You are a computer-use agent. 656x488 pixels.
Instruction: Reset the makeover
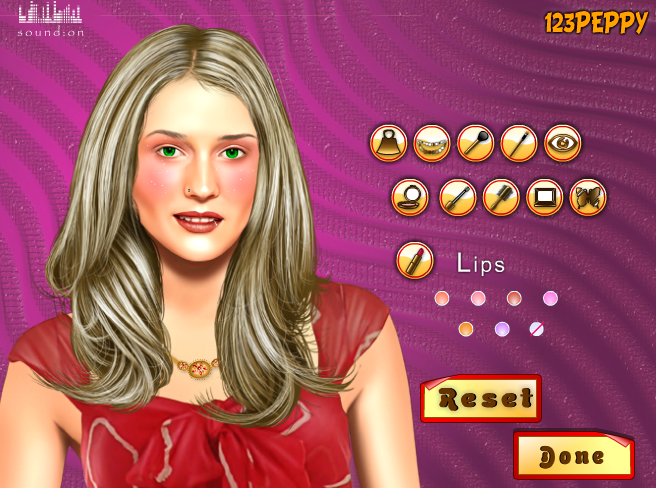(481, 398)
